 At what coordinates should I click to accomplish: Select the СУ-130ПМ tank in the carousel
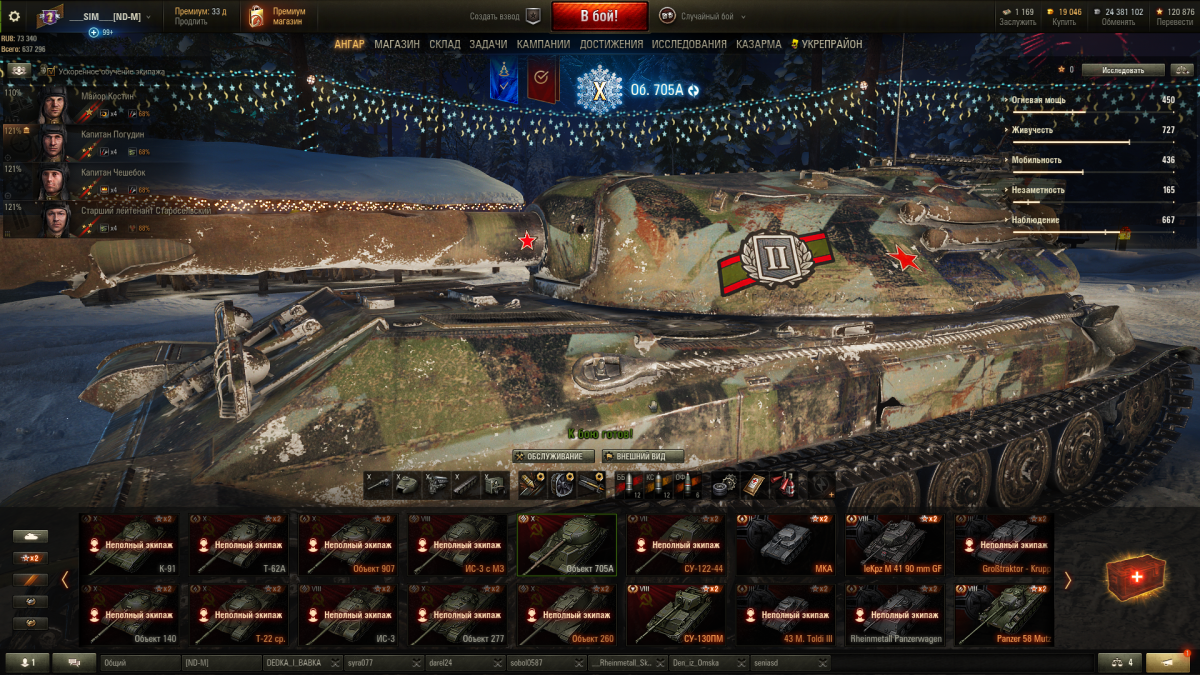(676, 615)
